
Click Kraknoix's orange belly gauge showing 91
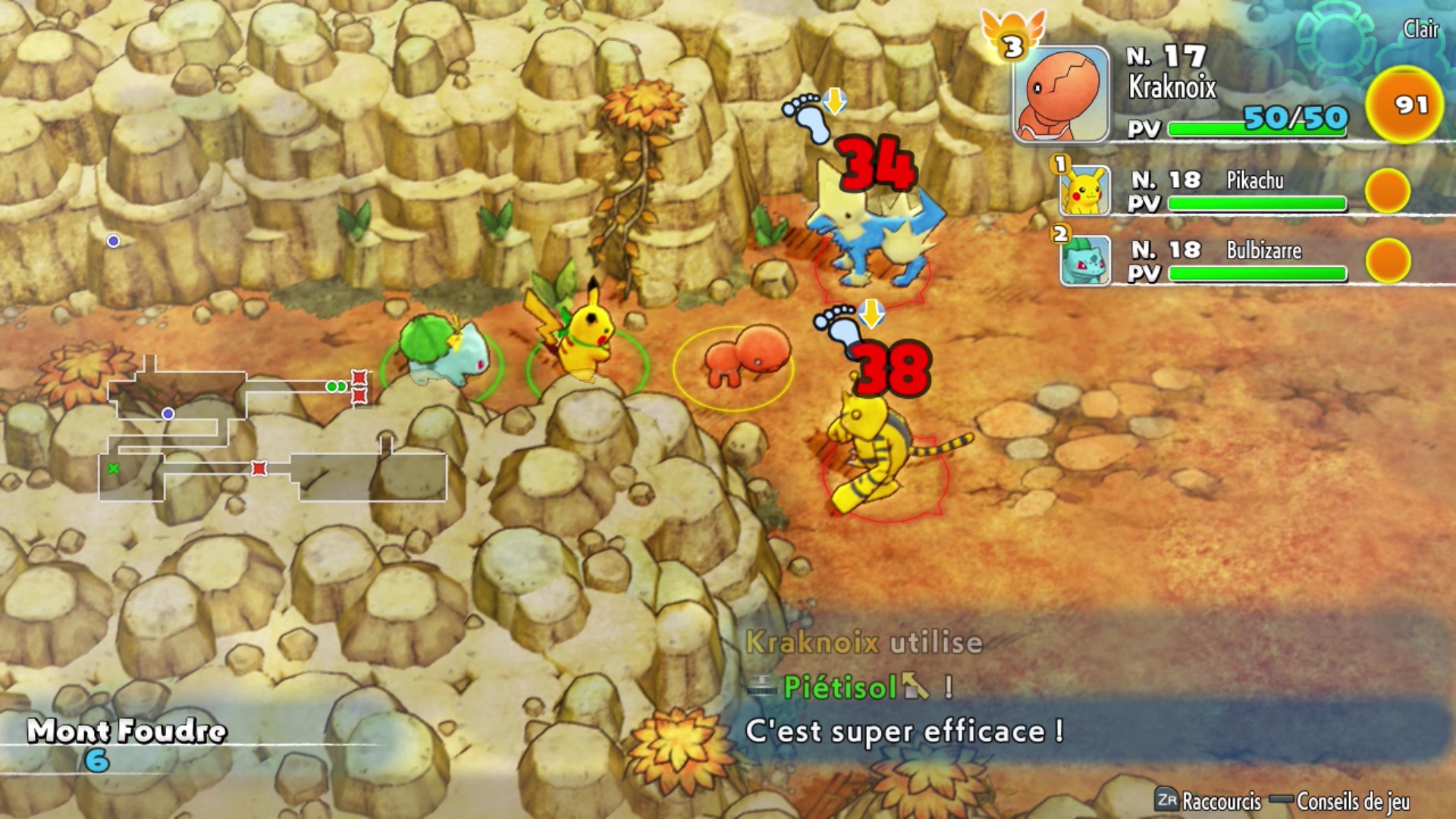pos(1404,105)
